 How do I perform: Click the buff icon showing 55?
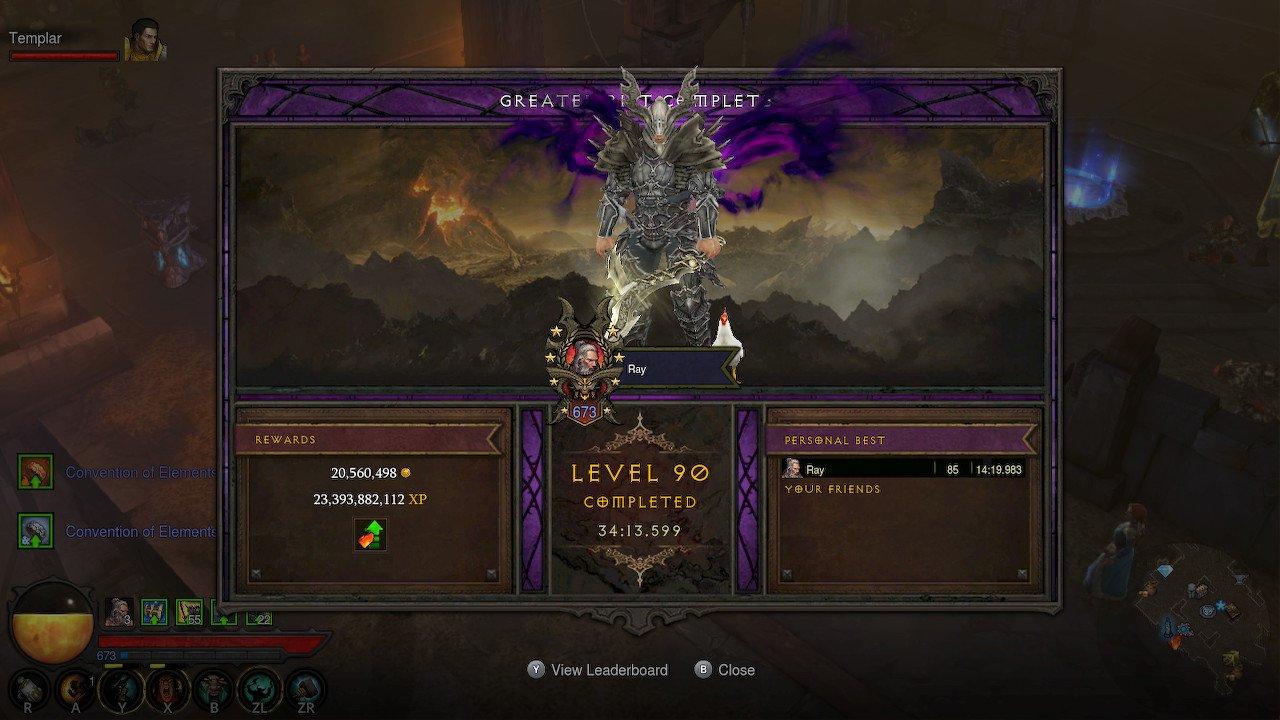pyautogui.click(x=189, y=611)
